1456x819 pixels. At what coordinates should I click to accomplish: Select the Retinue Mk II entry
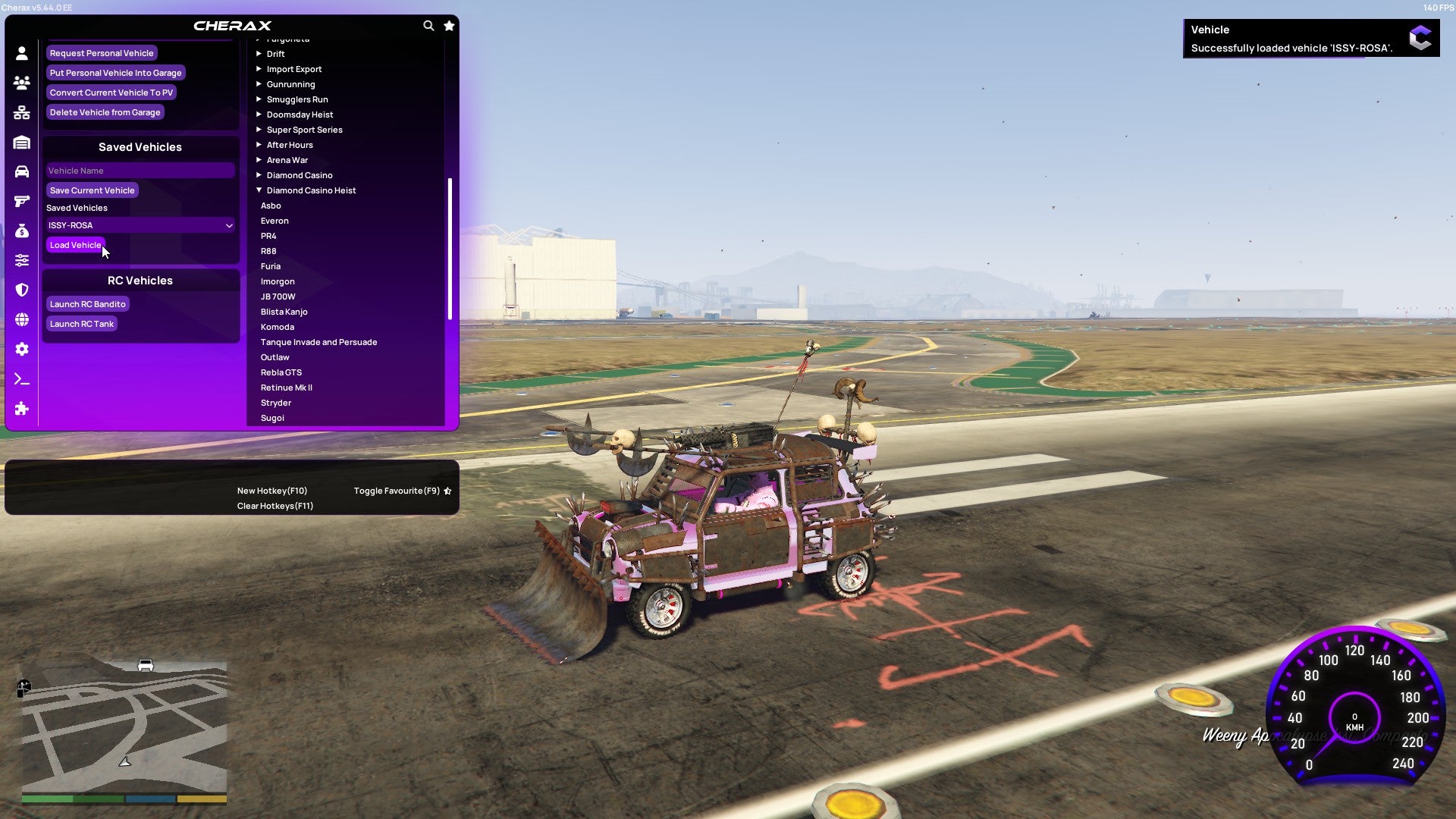(287, 388)
